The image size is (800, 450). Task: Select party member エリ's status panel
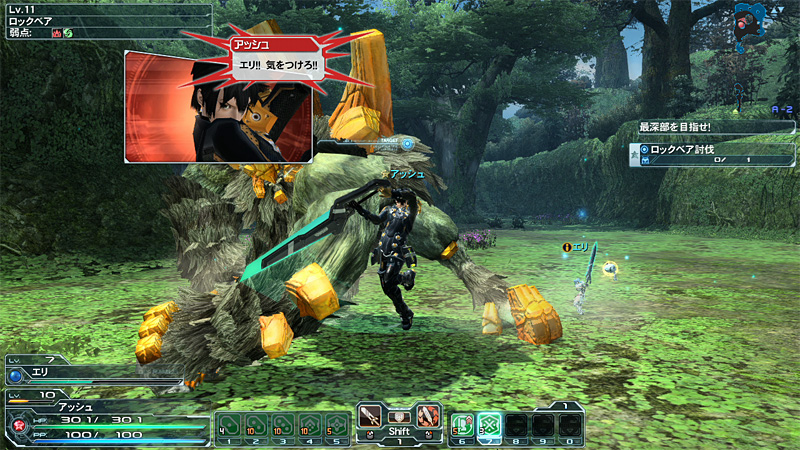(x=90, y=374)
